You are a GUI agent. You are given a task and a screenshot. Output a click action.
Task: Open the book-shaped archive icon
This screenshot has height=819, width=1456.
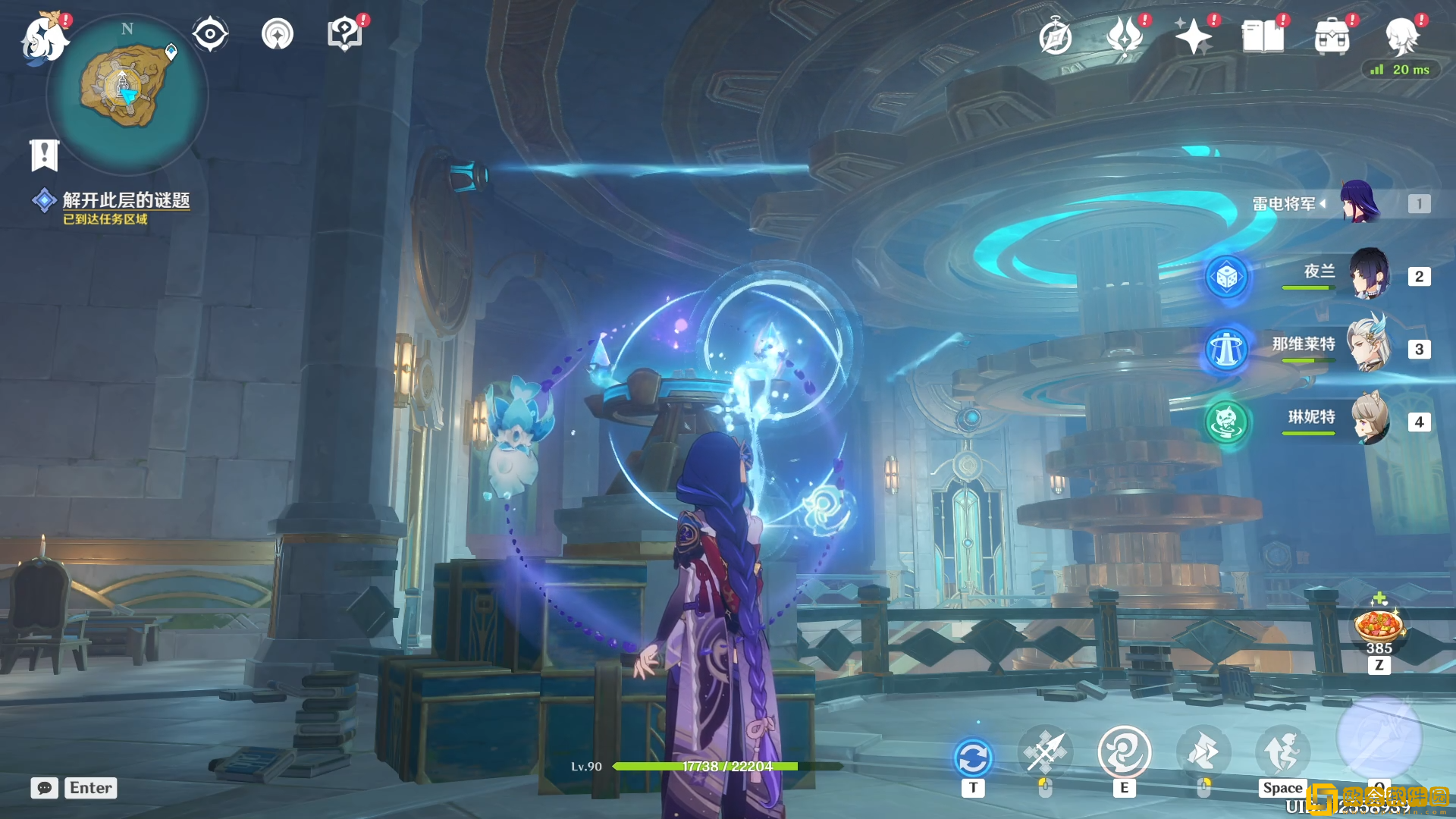click(x=1263, y=36)
